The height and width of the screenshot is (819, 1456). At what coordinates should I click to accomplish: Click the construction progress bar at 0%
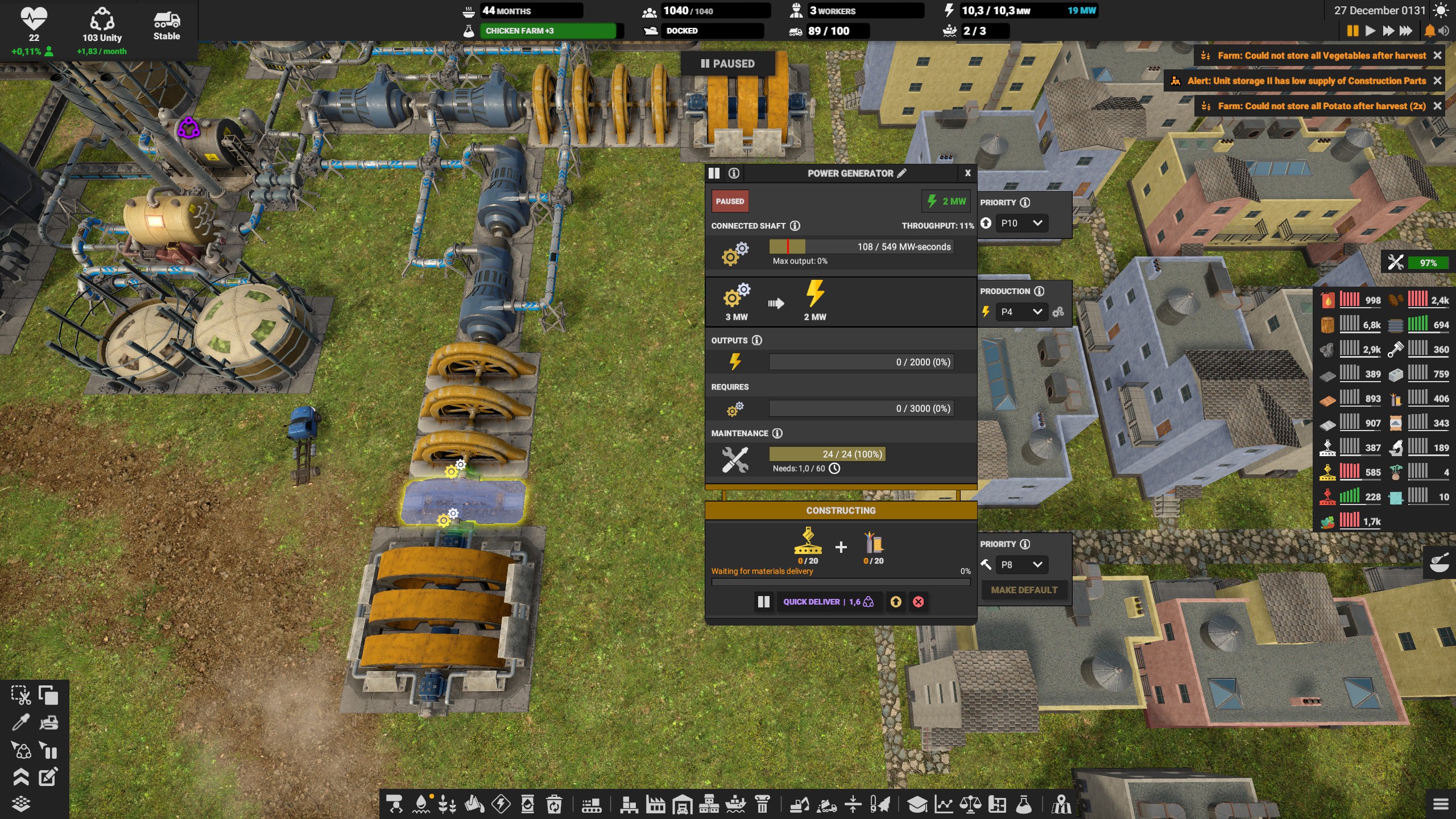tap(841, 582)
